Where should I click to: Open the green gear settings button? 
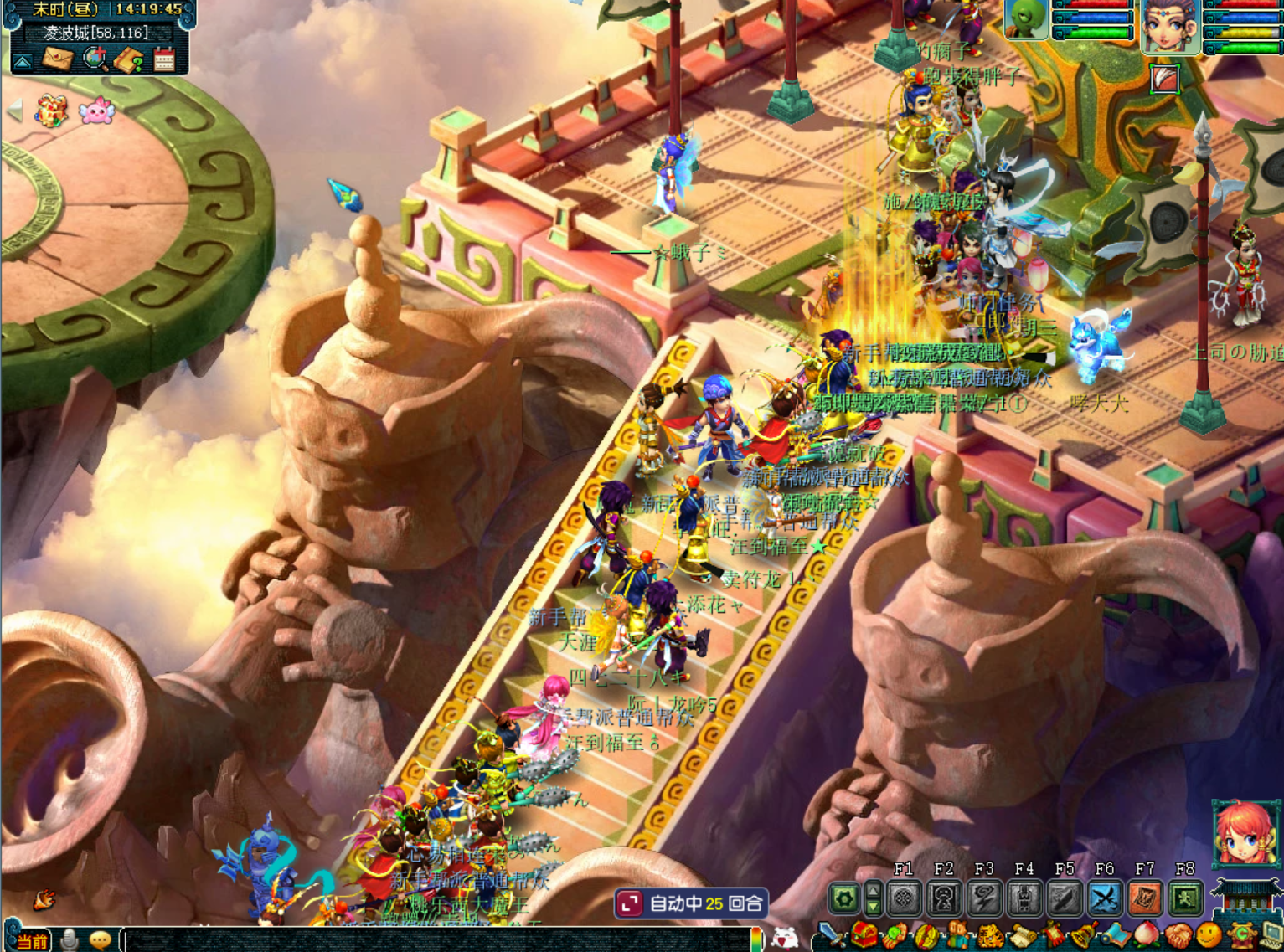pos(844,899)
